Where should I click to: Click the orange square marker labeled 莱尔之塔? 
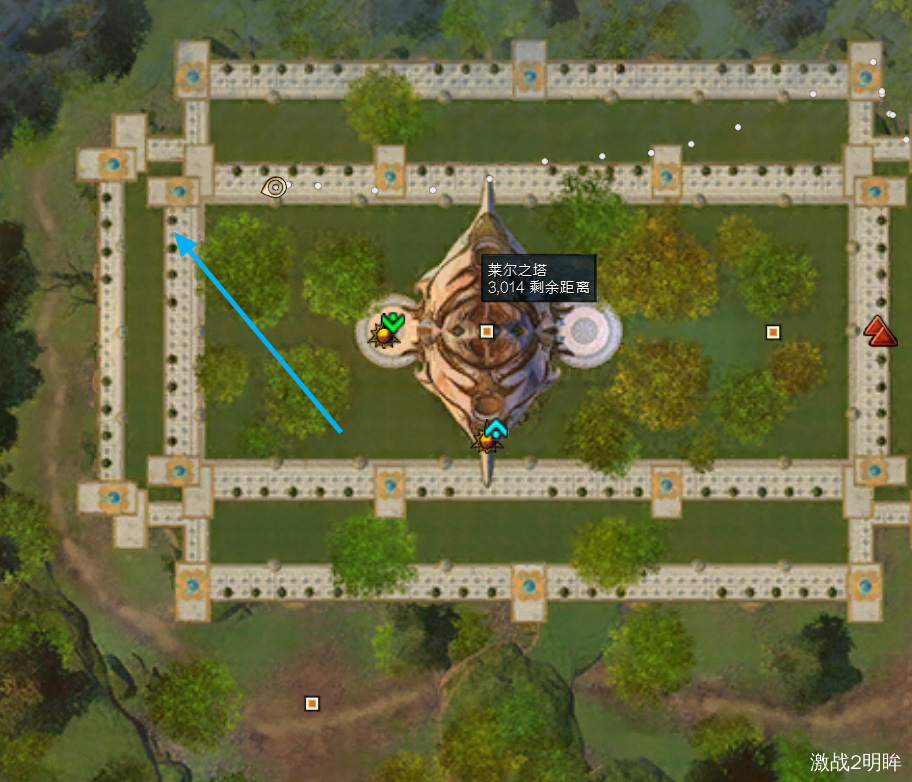(487, 331)
